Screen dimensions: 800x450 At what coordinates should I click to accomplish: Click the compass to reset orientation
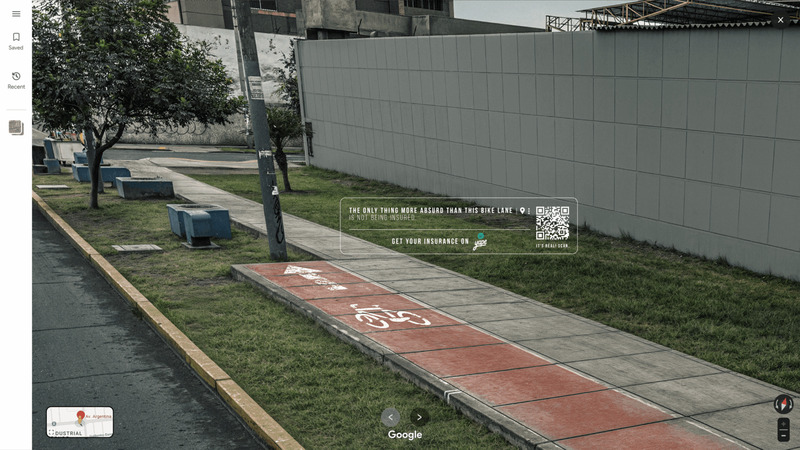coord(783,404)
